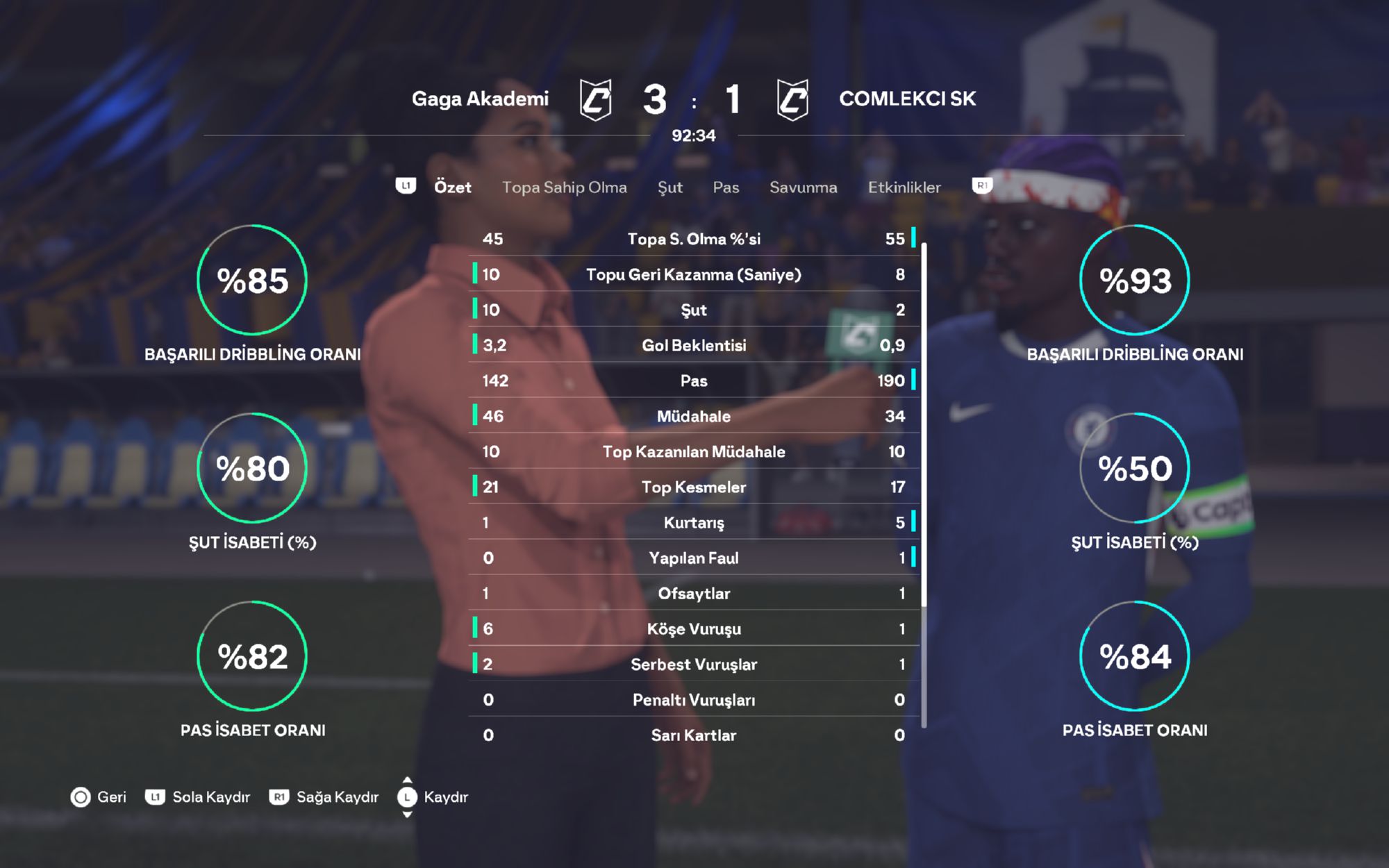Go back with the Geri button
The image size is (1389, 868).
click(99, 796)
